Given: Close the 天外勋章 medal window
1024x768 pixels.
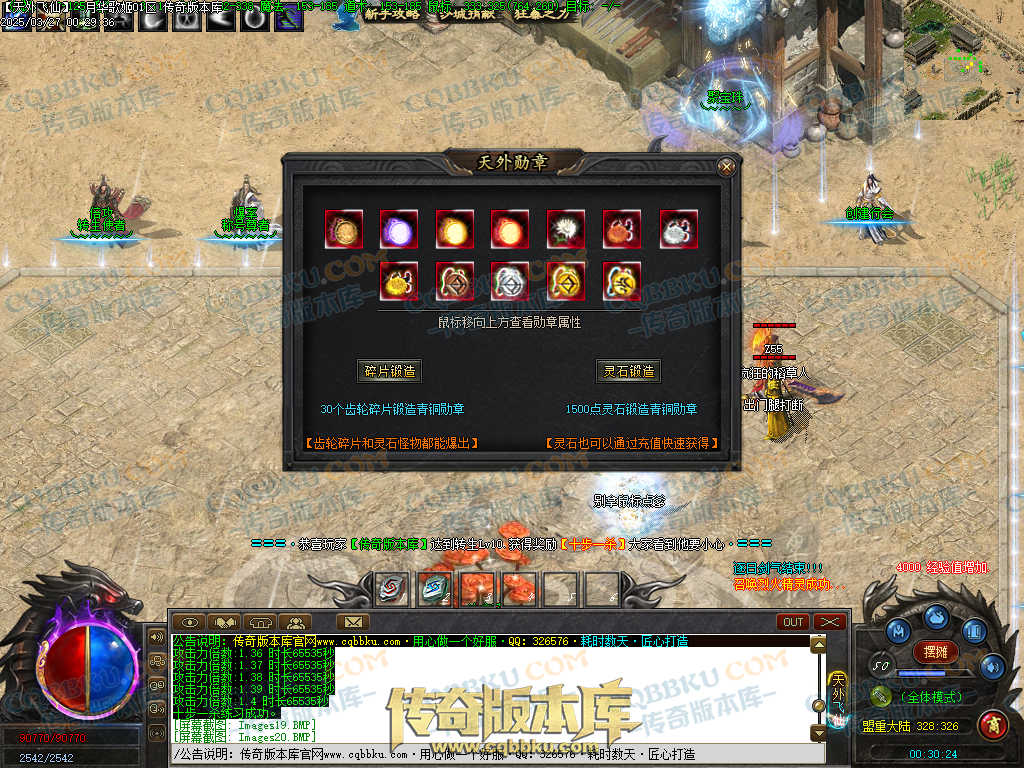Looking at the screenshot, I should click(727, 167).
